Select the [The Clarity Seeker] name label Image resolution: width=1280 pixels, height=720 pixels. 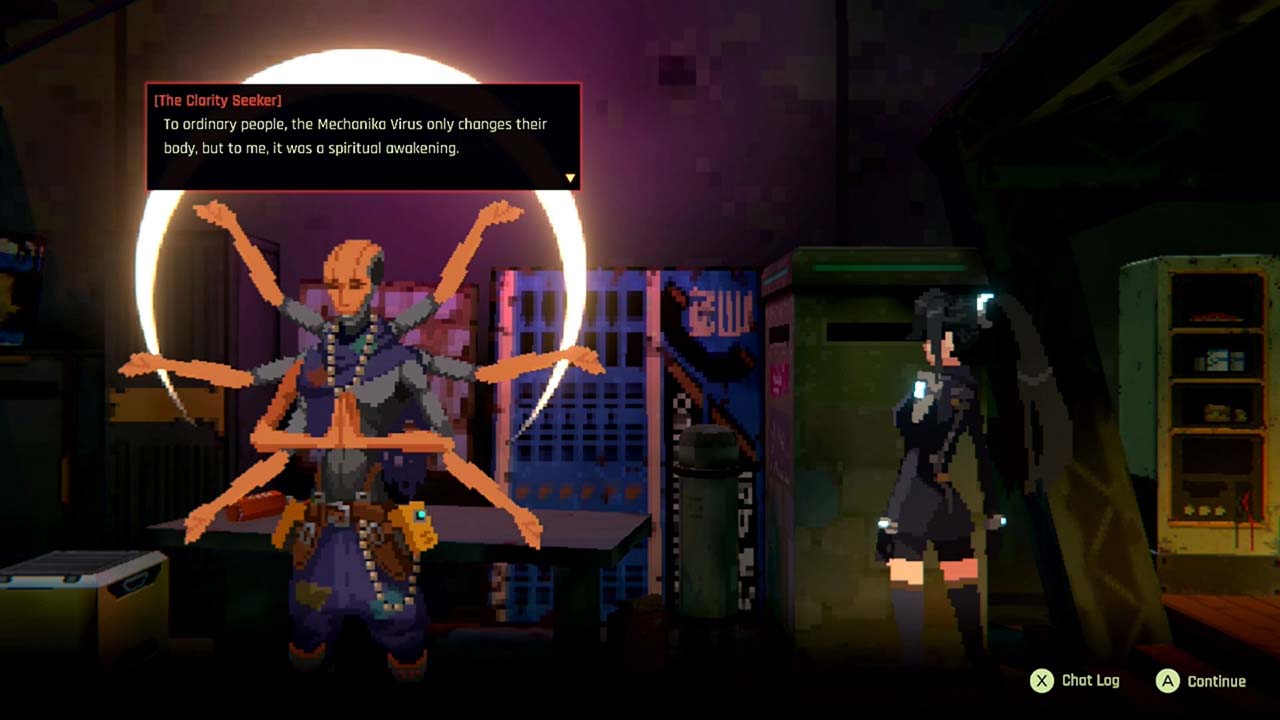pos(215,100)
